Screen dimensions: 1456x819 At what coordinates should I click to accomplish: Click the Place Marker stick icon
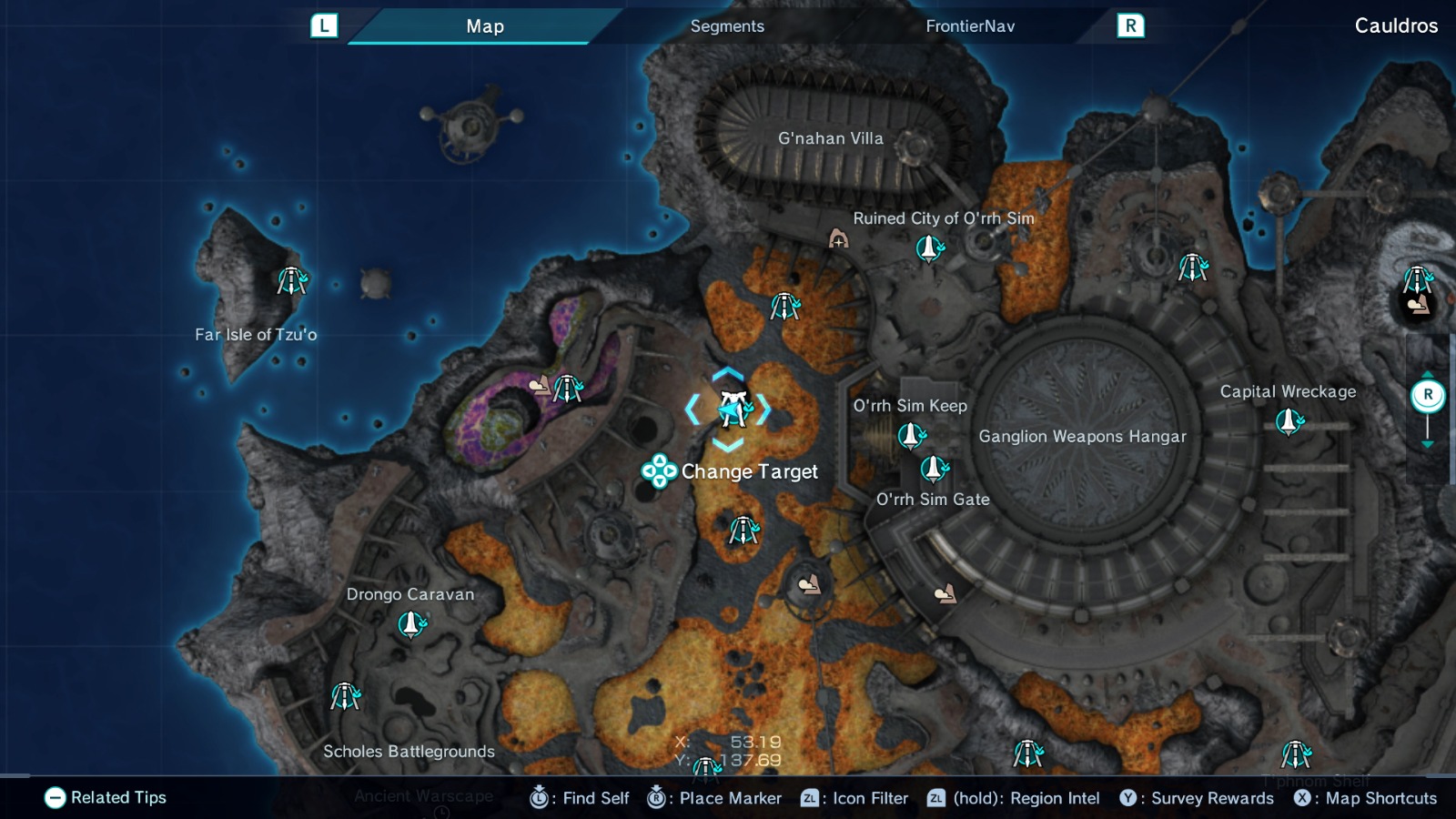654,798
